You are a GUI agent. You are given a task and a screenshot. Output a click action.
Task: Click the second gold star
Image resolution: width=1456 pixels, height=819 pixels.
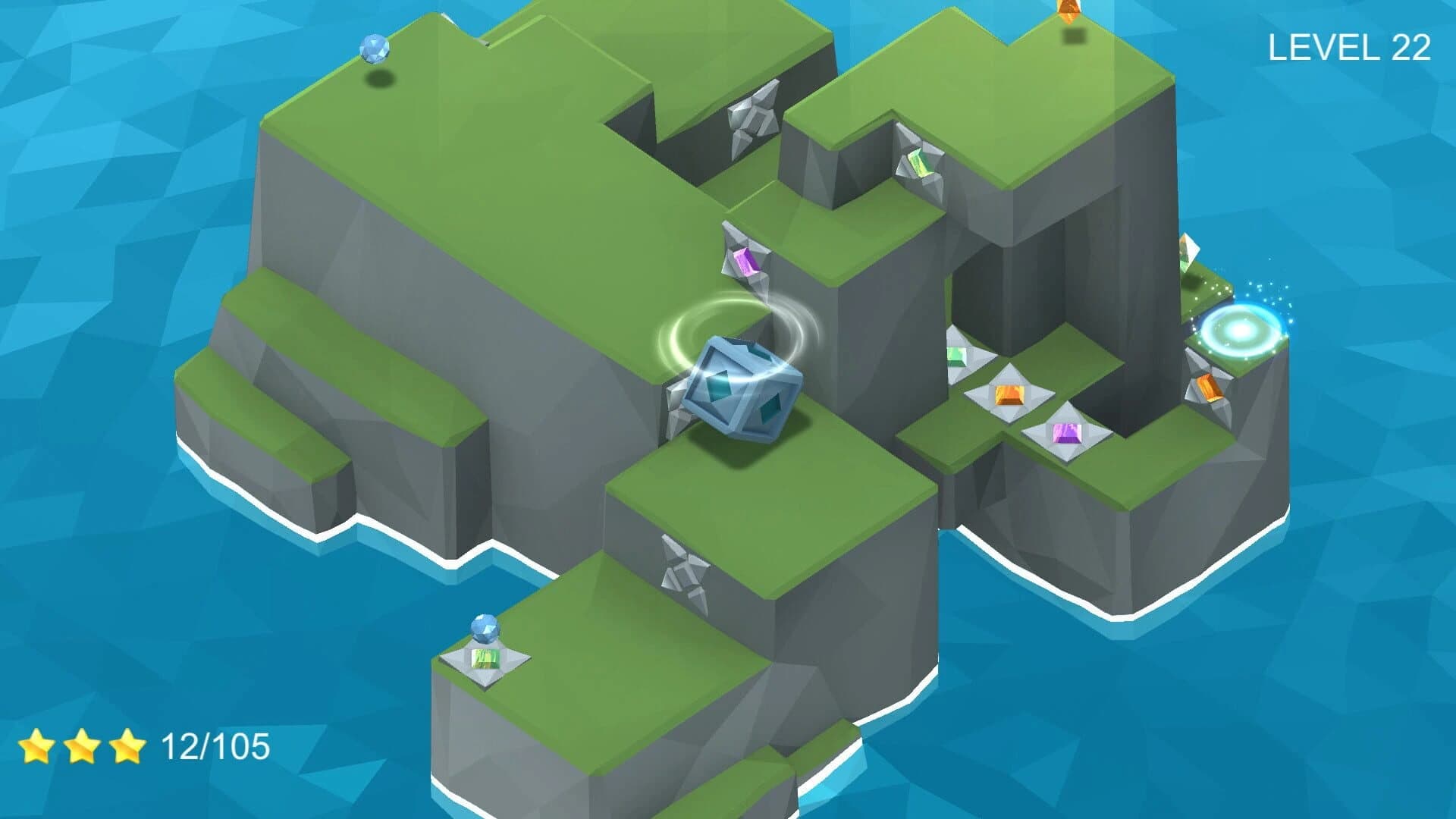pyautogui.click(x=83, y=747)
